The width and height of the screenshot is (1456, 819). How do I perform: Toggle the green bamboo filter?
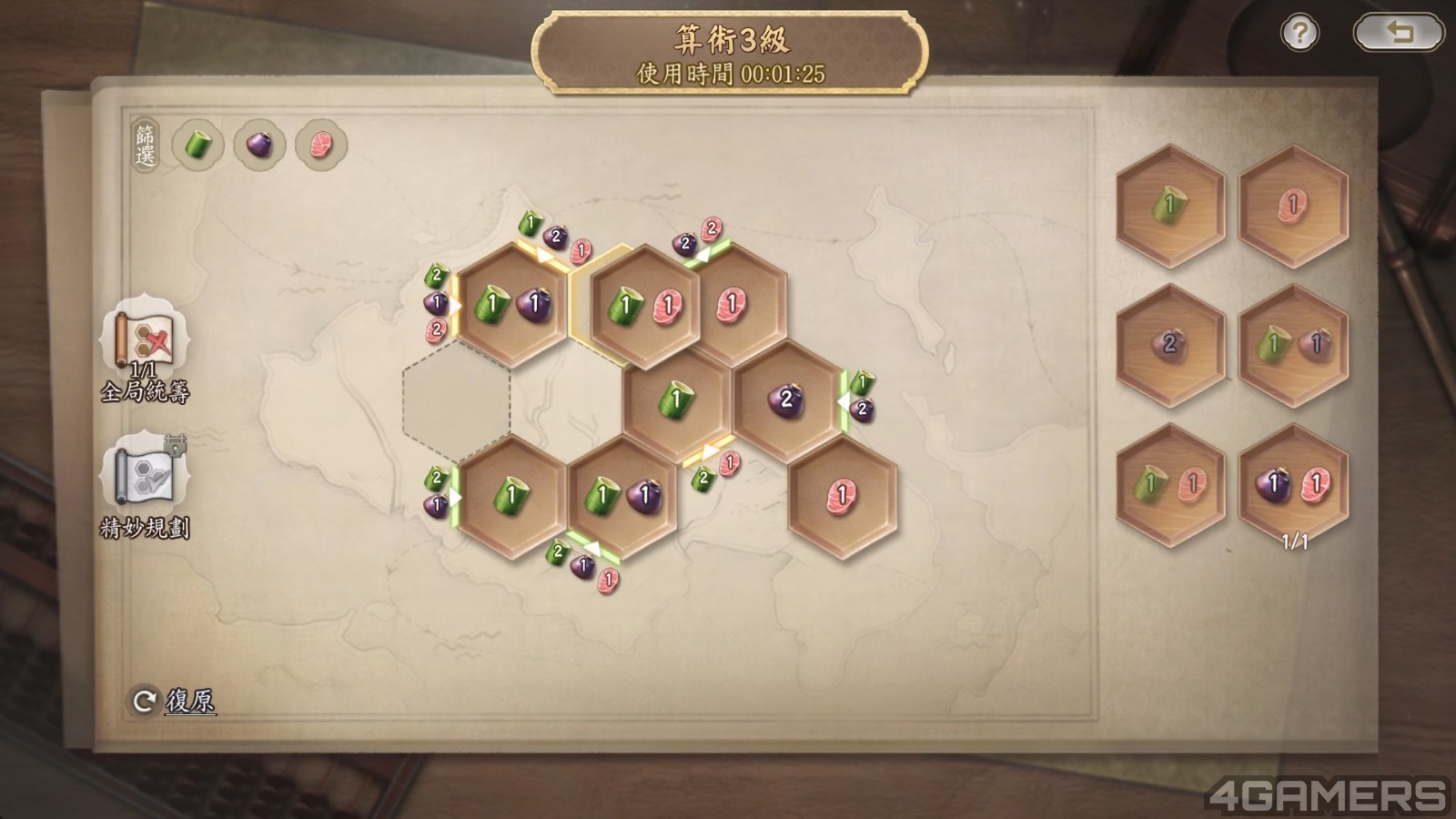point(198,145)
